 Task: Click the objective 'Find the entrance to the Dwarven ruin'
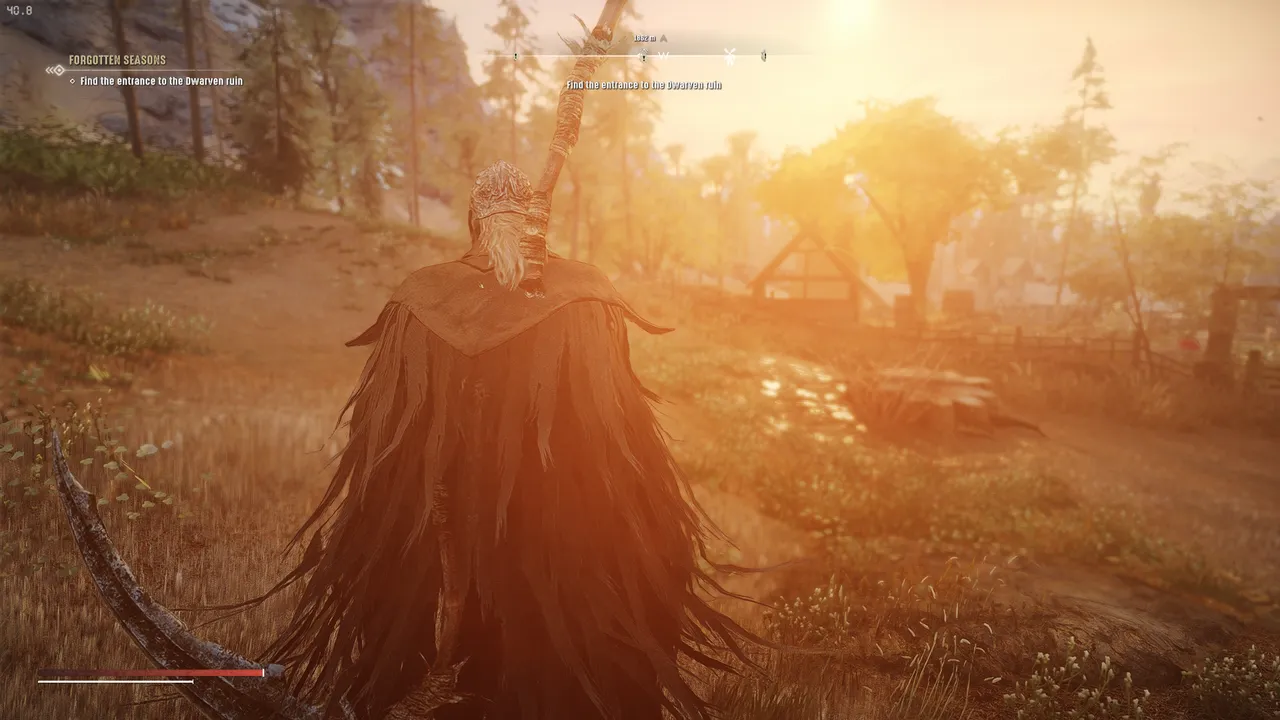pos(160,81)
